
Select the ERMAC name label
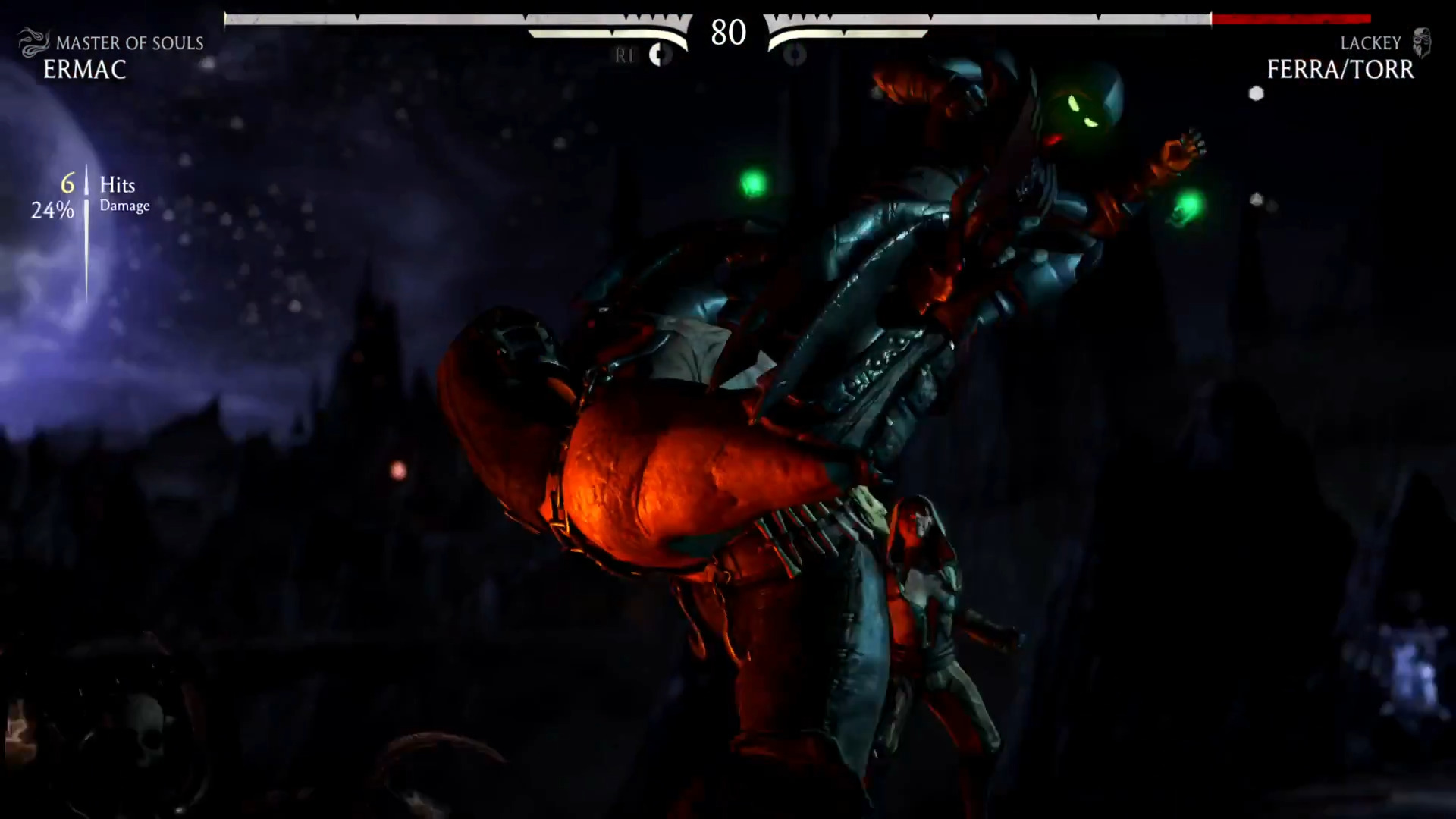click(83, 71)
